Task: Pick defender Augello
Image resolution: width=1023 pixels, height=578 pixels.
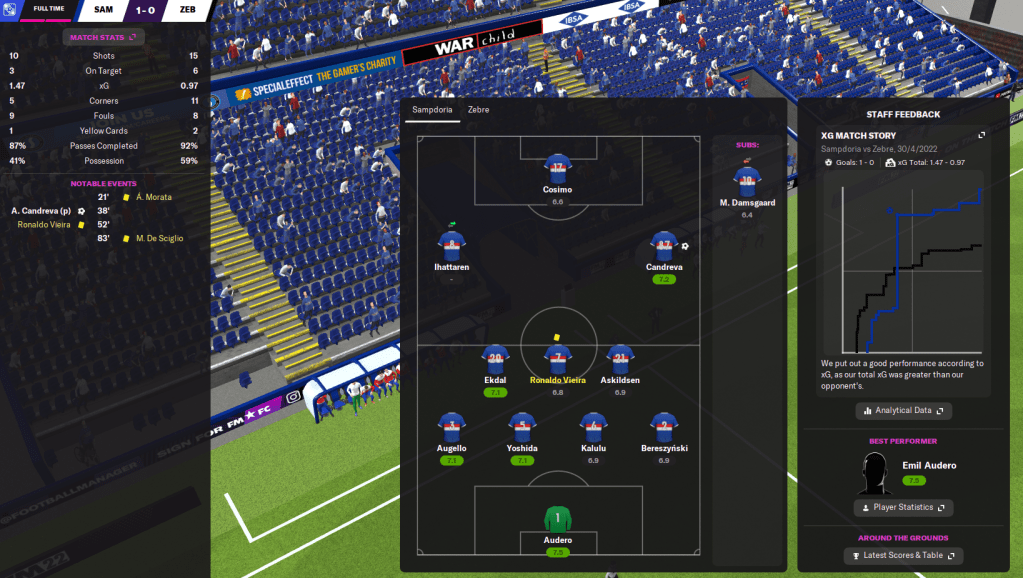Action: tap(452, 427)
